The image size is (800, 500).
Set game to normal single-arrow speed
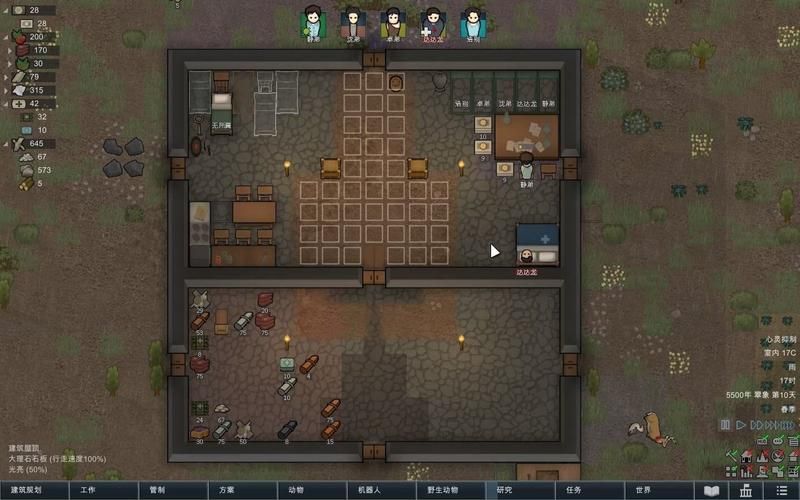click(742, 425)
